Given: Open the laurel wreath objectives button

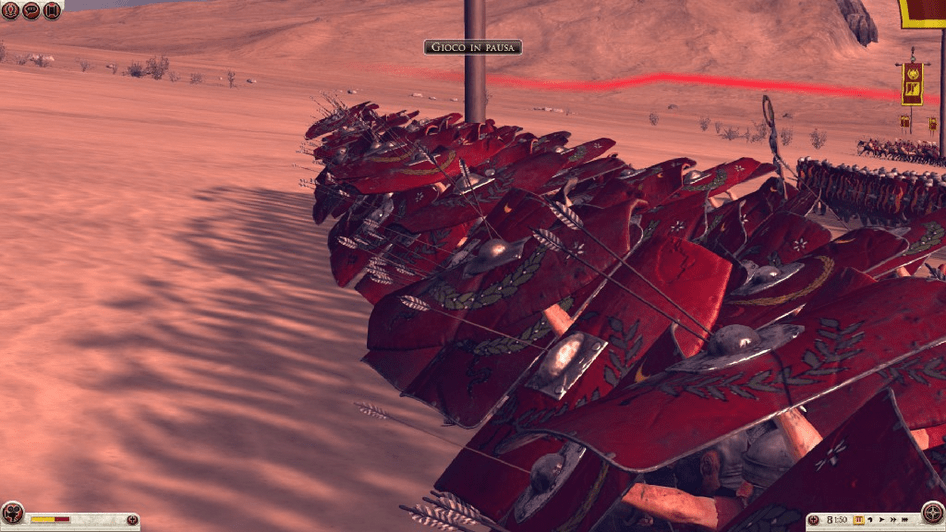Looking at the screenshot, I should pyautogui.click(x=10, y=11).
